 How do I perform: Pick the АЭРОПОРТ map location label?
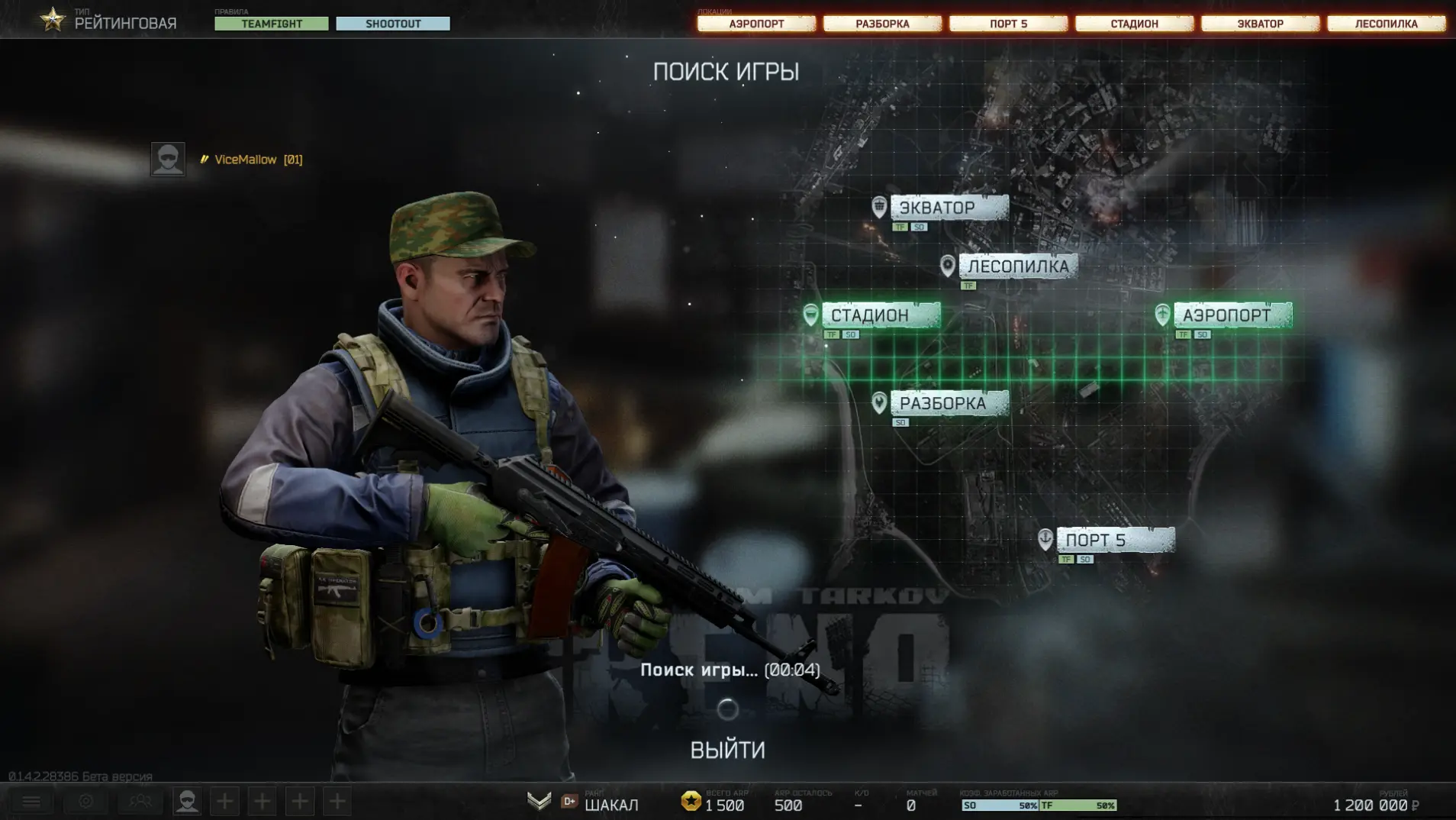coord(1232,315)
